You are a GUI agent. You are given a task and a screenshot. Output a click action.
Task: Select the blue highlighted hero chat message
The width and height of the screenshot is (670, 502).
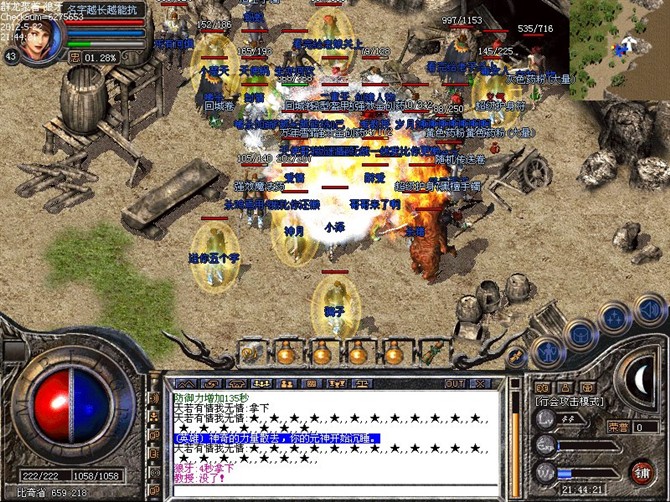pos(270,438)
